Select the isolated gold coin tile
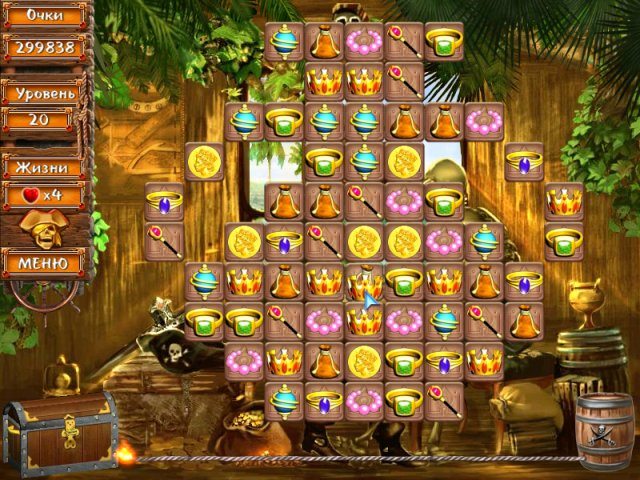640x480 pixels. pos(204,161)
